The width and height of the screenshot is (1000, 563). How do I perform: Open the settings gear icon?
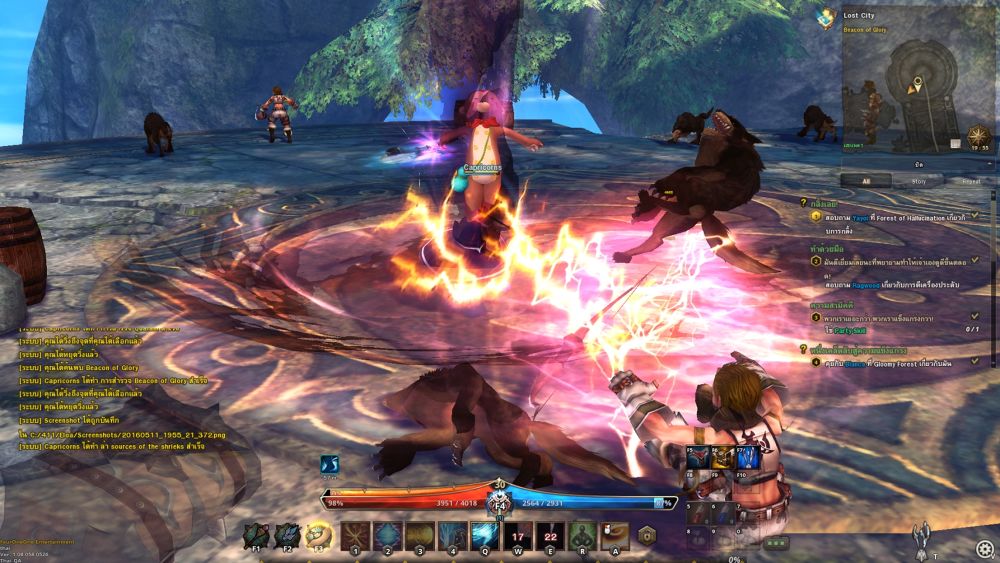pyautogui.click(x=985, y=547)
